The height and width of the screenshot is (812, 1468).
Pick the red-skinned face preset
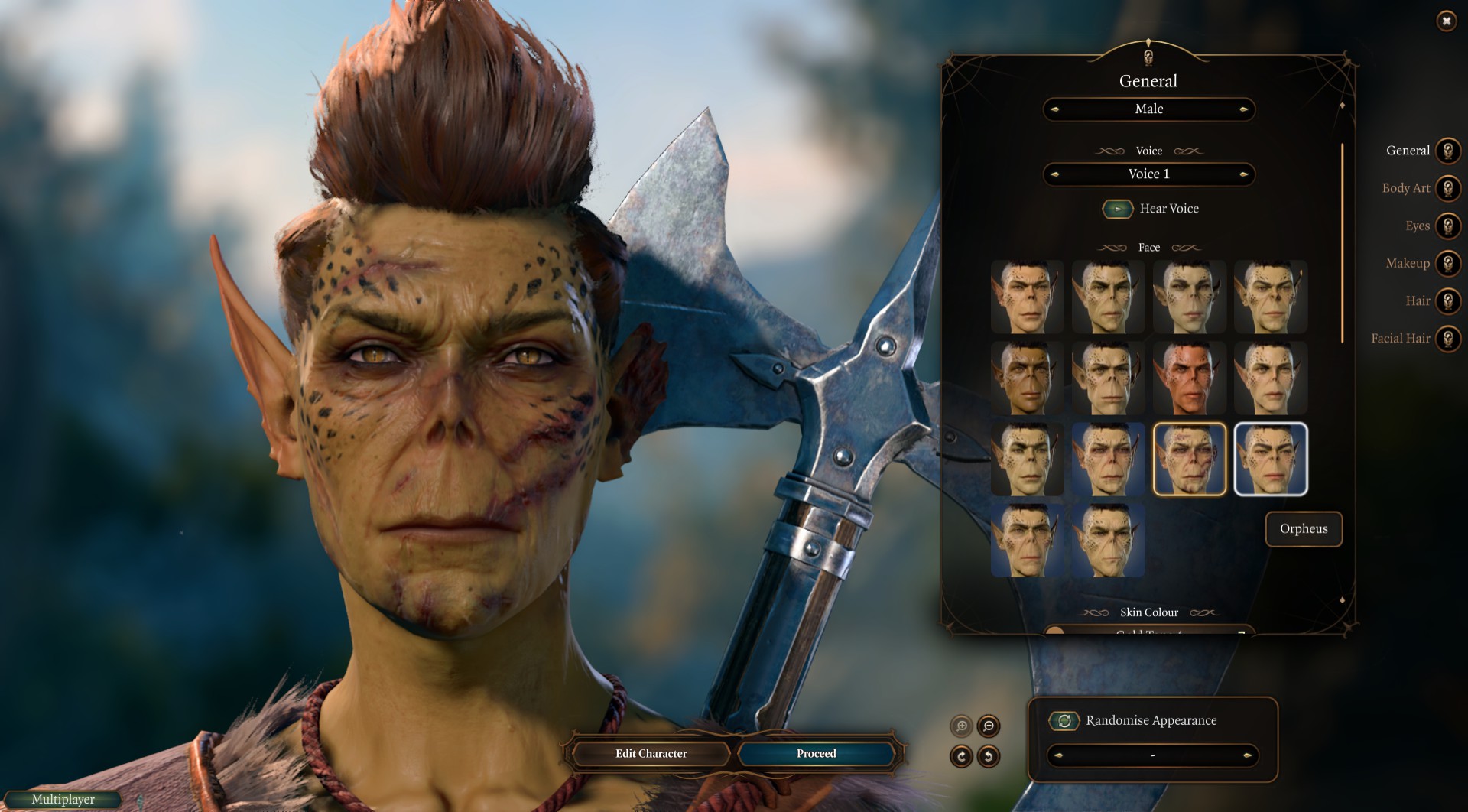[x=1189, y=378]
